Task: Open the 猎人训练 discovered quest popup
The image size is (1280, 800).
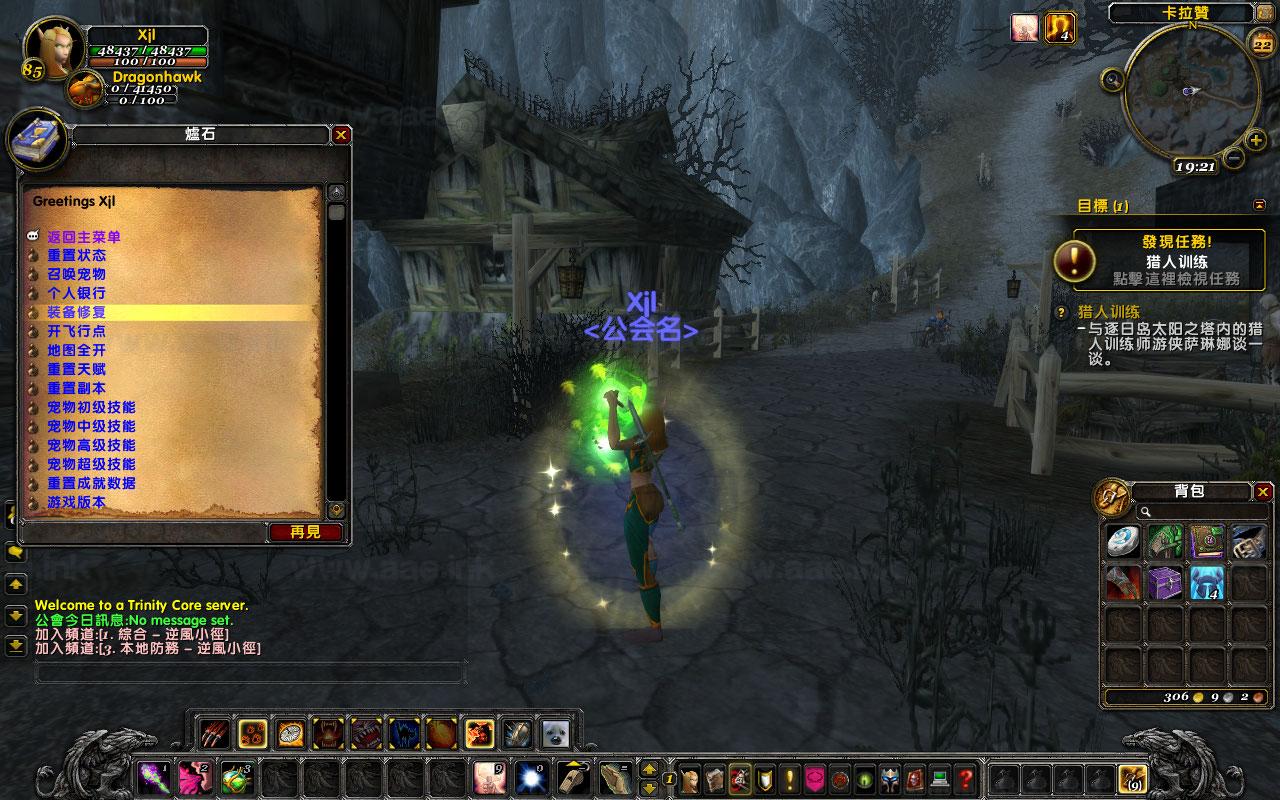Action: [1158, 261]
